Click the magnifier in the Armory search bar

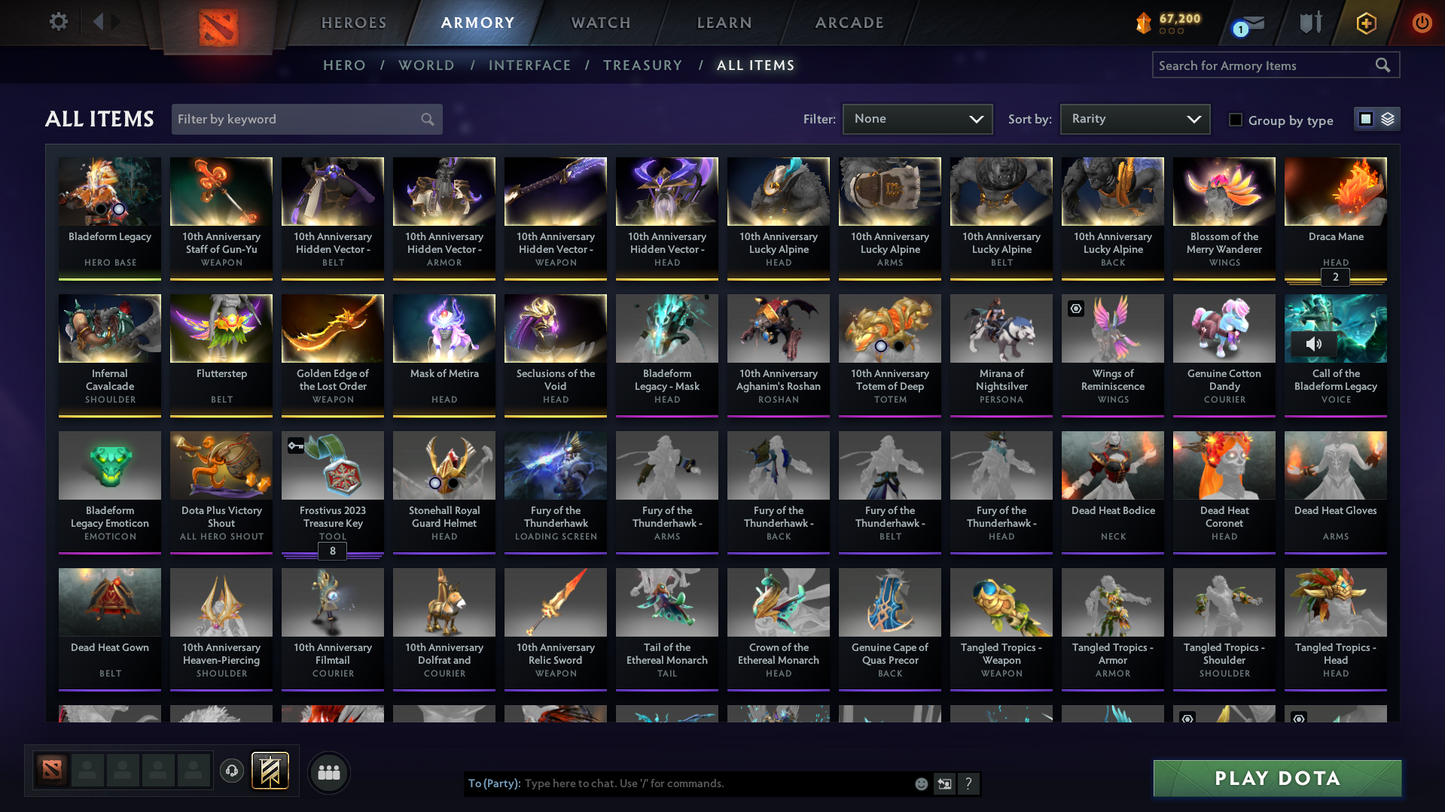1383,64
